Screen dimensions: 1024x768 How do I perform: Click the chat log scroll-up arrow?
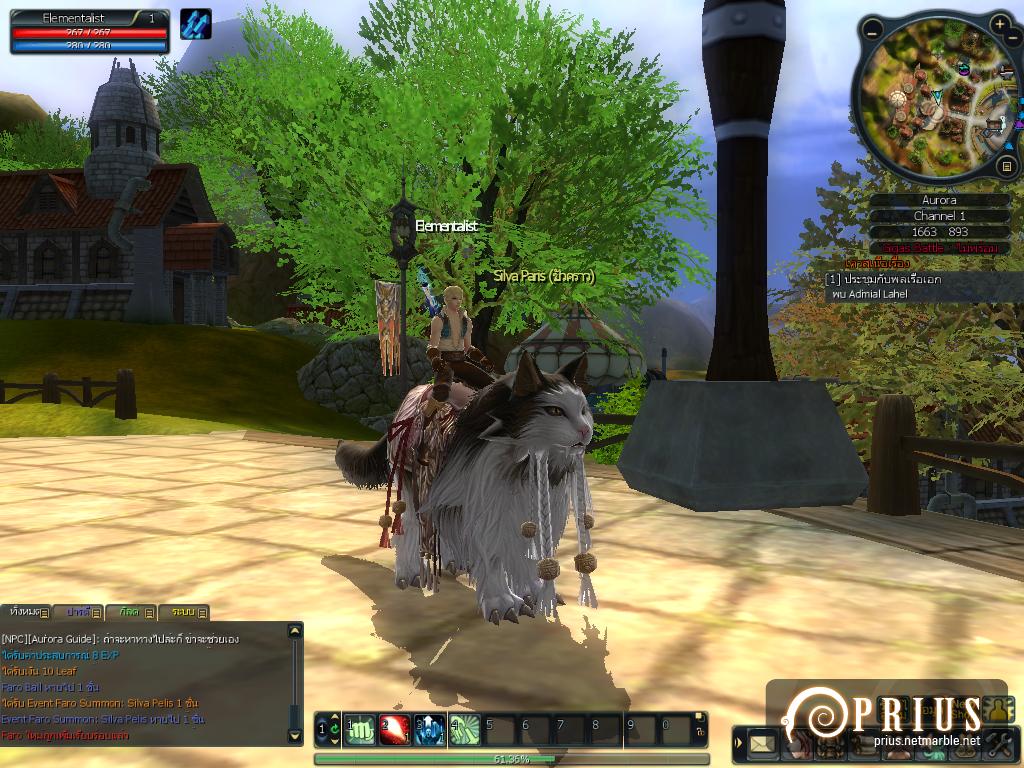tap(294, 632)
